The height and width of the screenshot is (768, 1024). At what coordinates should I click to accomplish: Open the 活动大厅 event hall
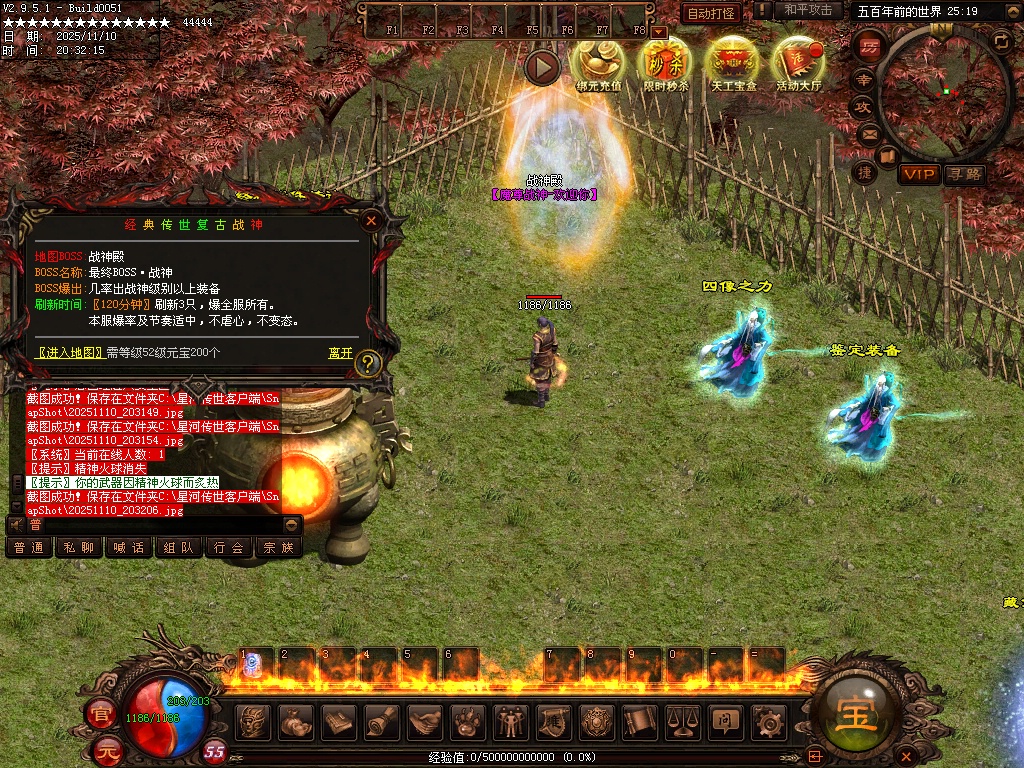[797, 64]
